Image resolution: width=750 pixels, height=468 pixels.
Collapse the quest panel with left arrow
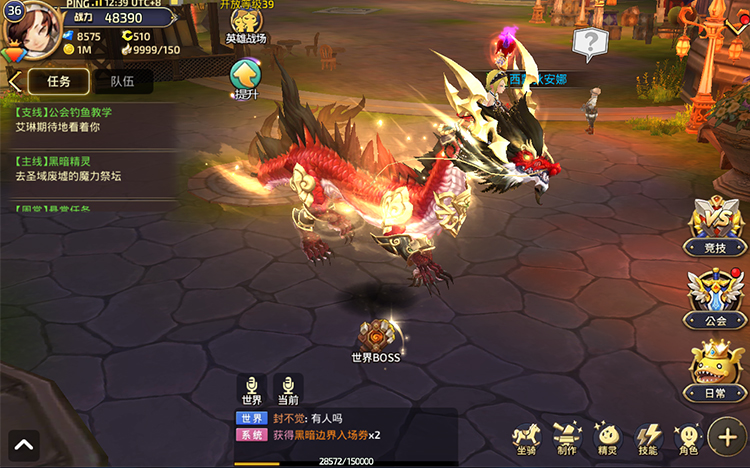click(x=15, y=81)
